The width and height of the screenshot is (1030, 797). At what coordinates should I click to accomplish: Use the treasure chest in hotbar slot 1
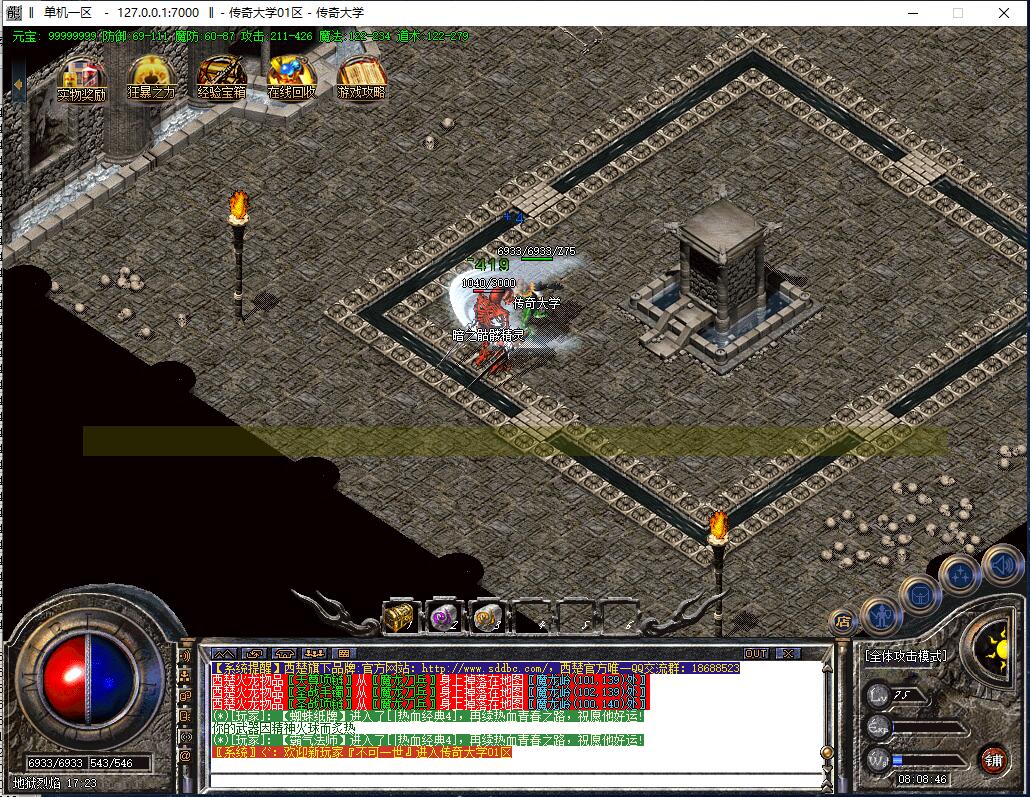click(x=398, y=617)
